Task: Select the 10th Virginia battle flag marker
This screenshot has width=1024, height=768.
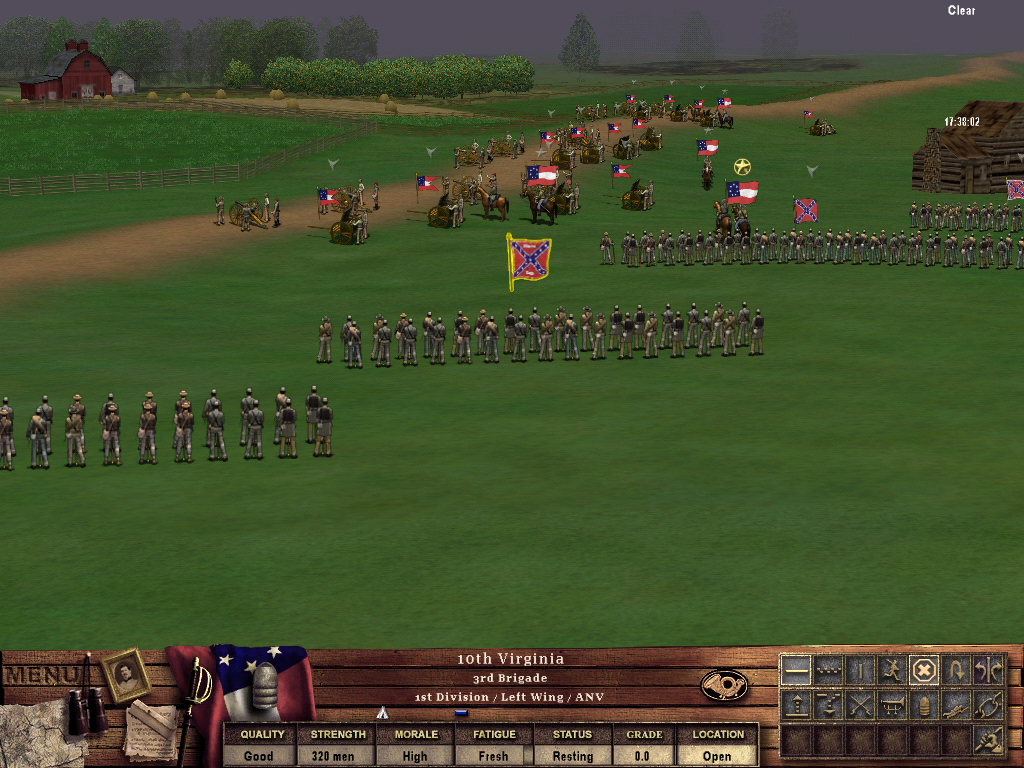Action: (529, 260)
